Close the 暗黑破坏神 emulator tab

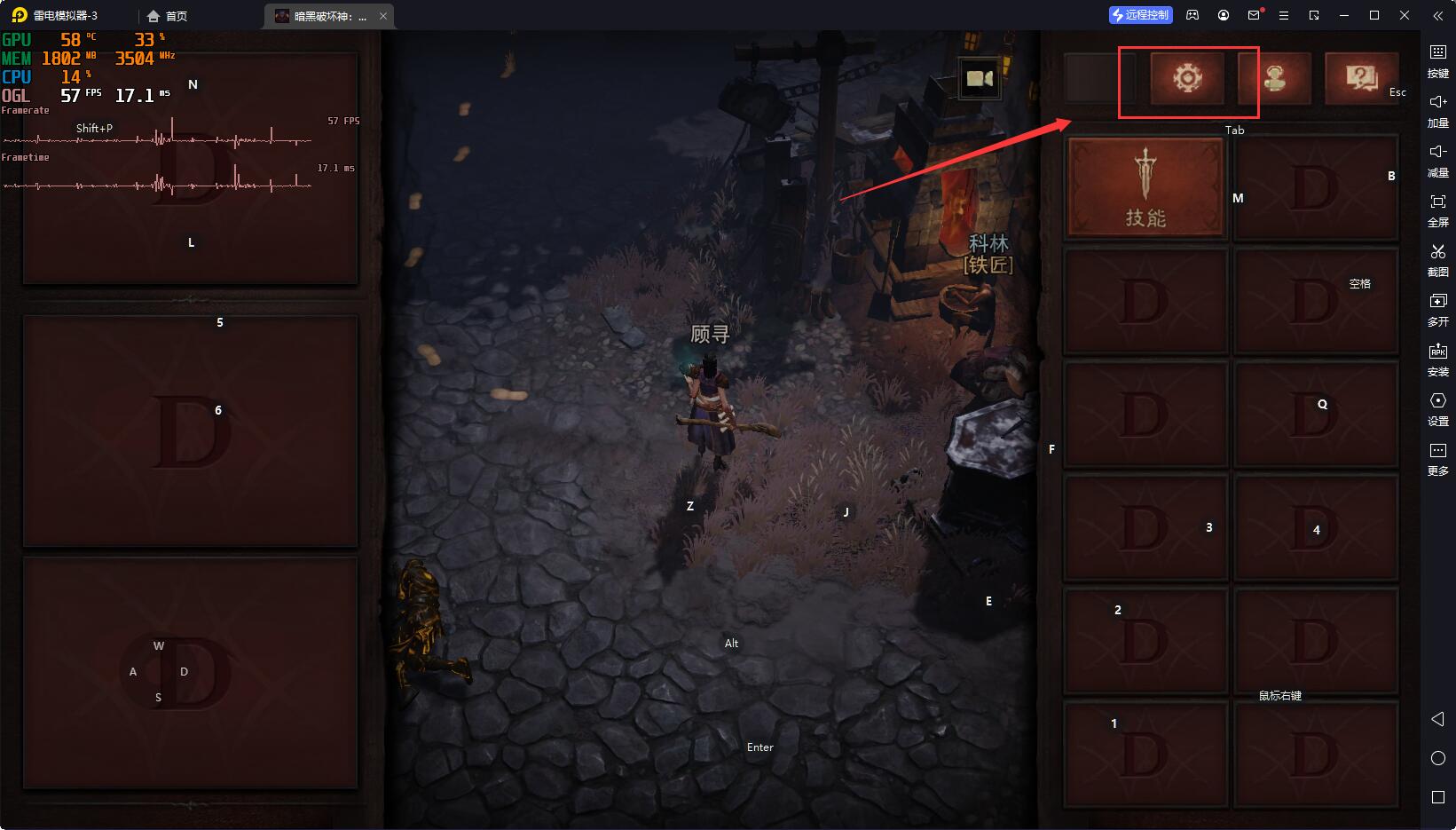tap(383, 16)
